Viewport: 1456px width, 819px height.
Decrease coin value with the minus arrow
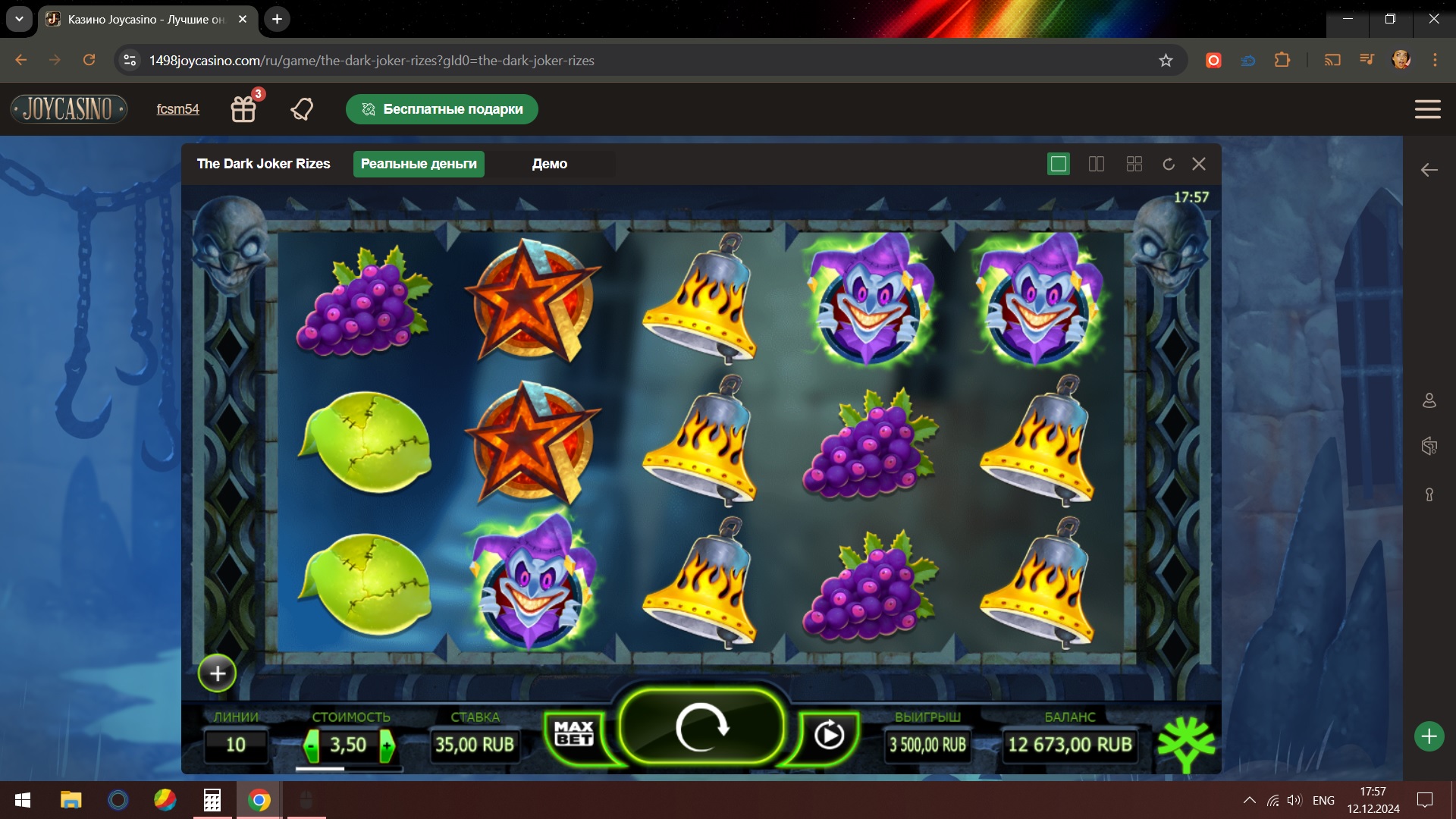[312, 745]
